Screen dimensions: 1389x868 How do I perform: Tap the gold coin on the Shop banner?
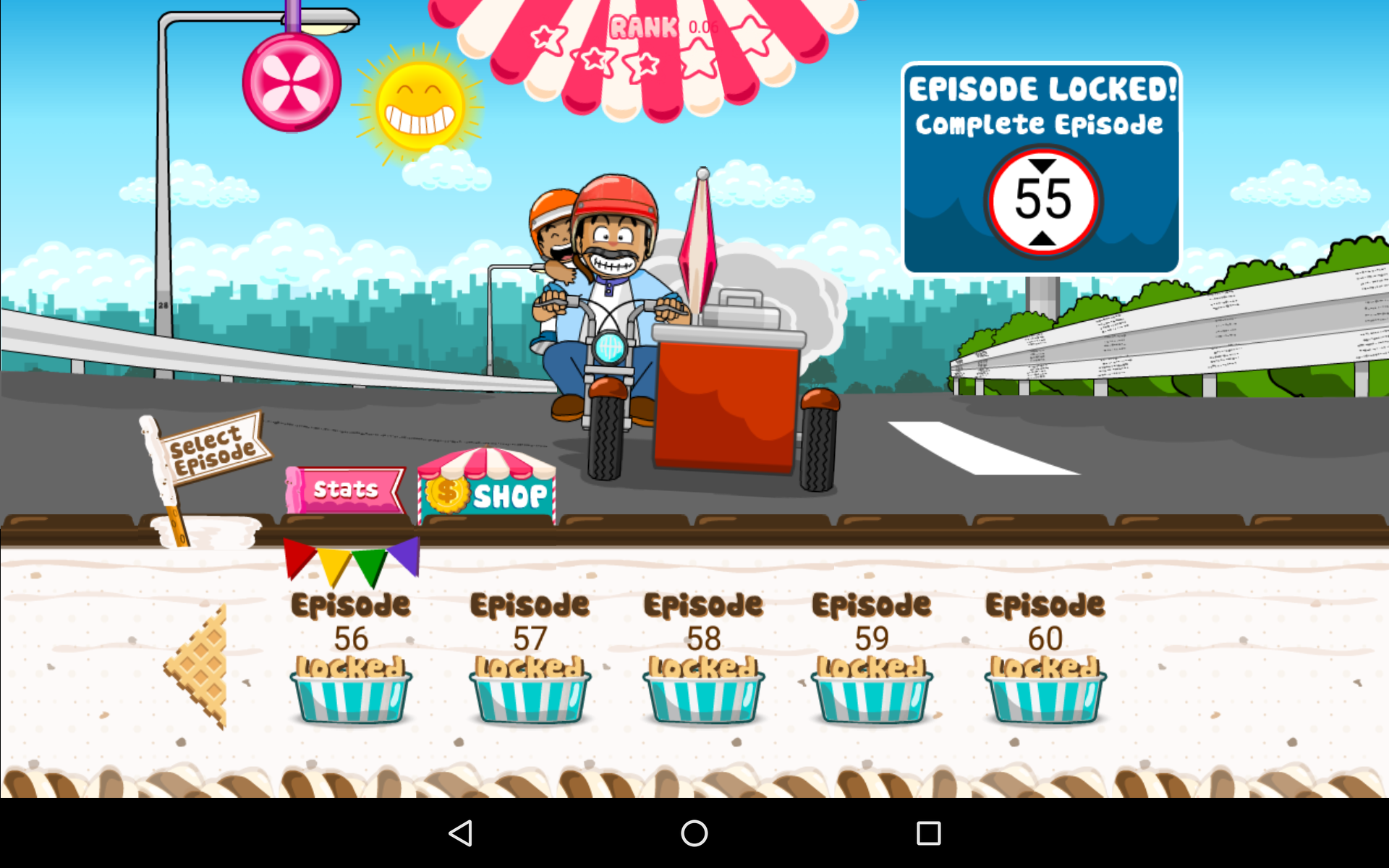449,493
